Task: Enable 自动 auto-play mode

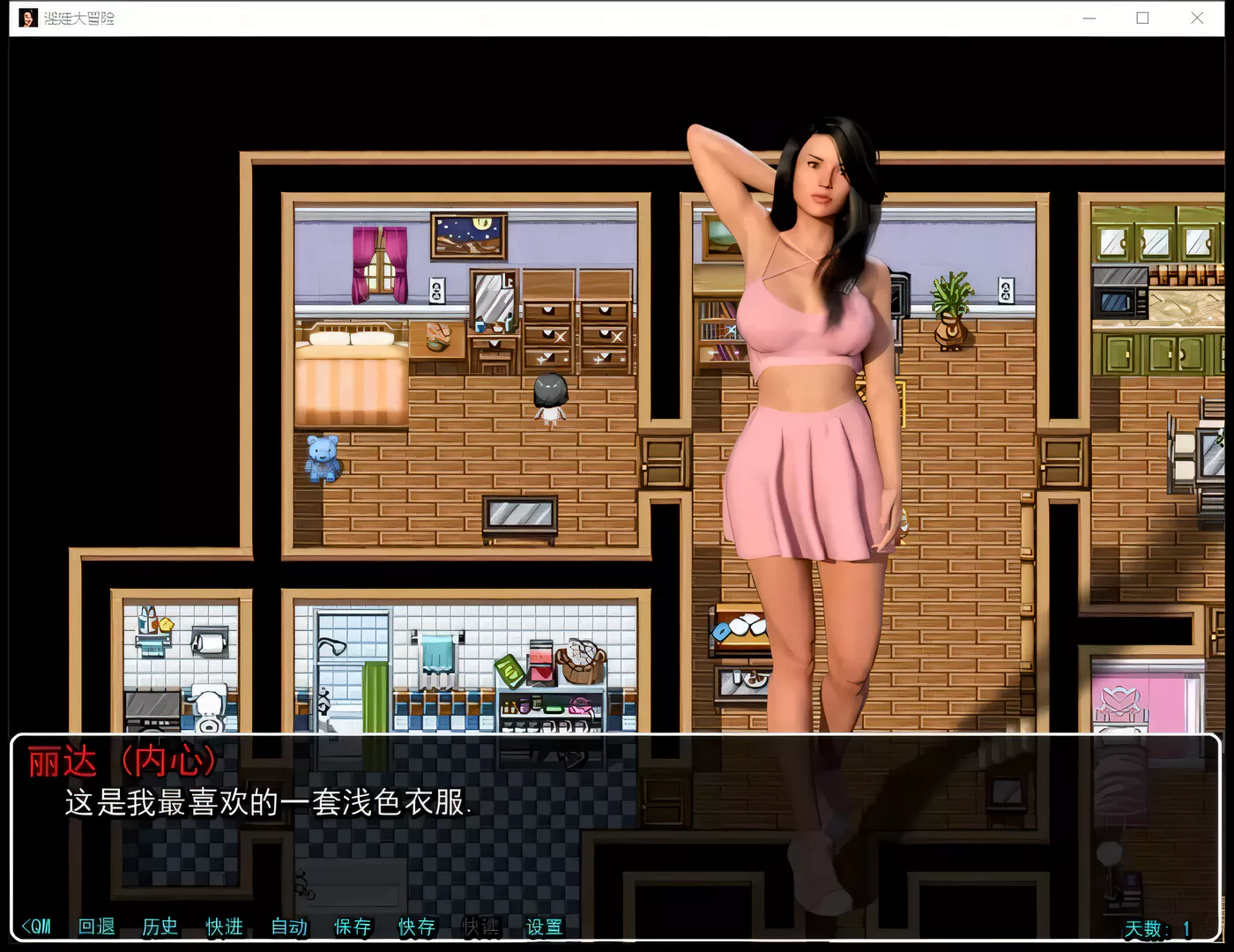Action: click(288, 926)
